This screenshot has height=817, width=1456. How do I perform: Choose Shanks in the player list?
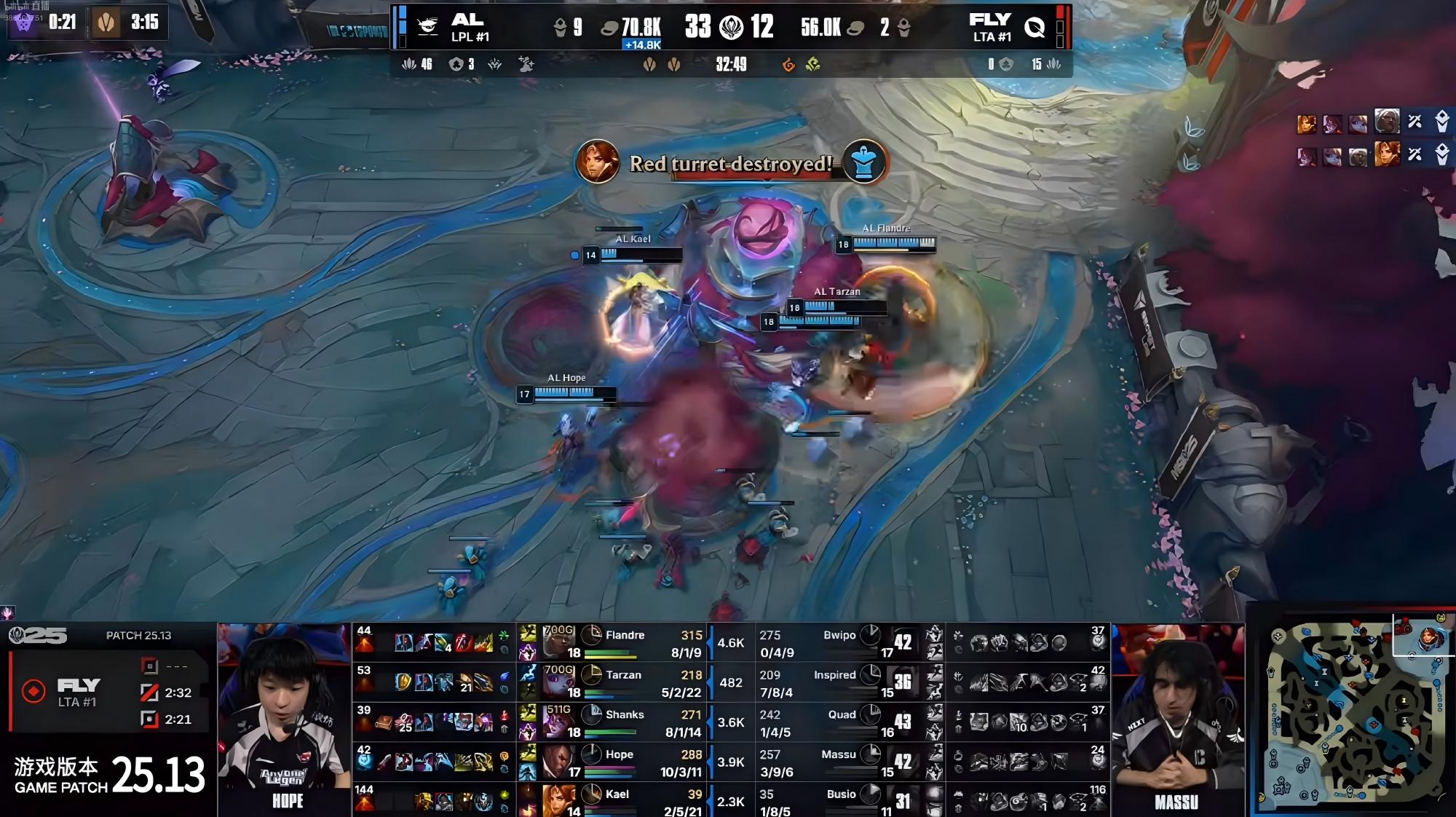click(x=625, y=715)
